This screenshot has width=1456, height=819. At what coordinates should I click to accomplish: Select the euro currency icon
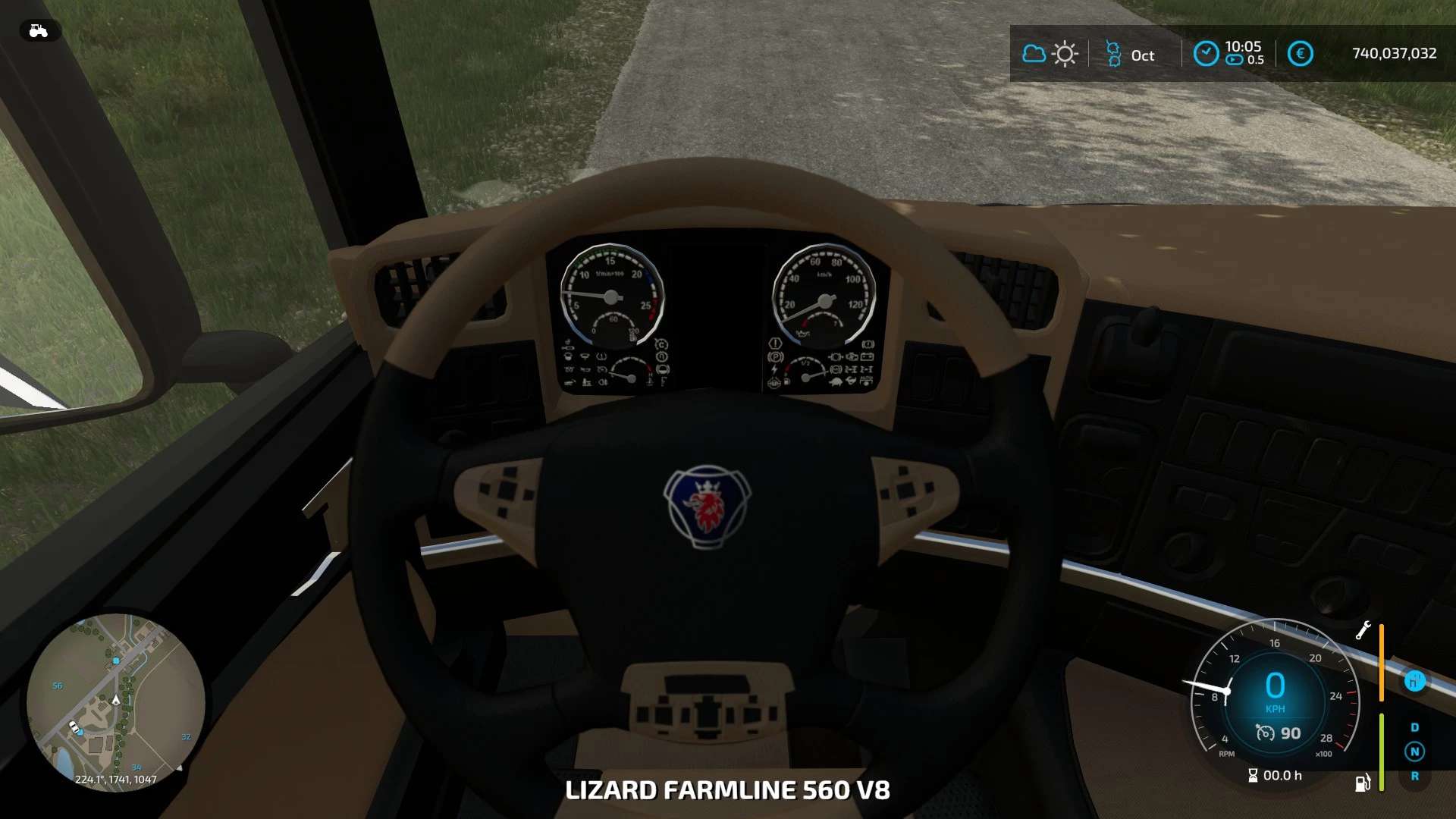1300,54
